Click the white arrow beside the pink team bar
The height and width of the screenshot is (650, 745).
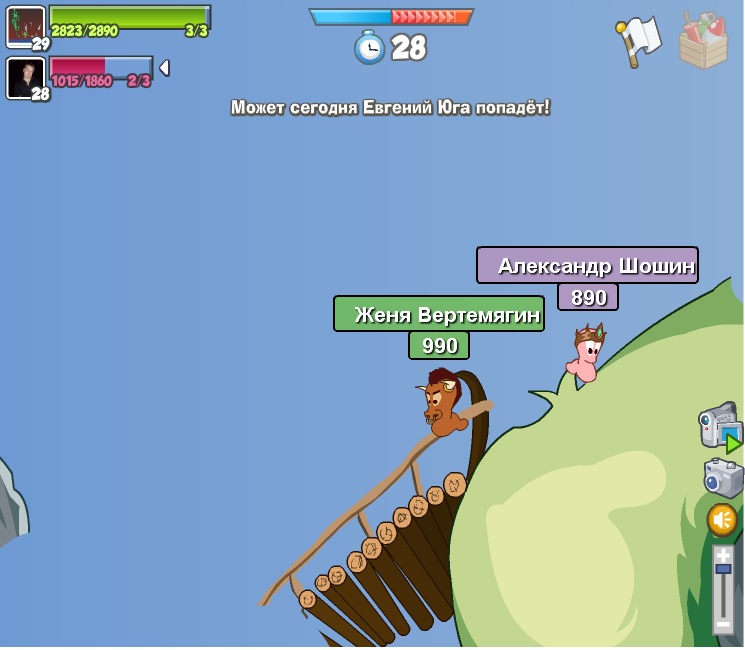click(164, 68)
